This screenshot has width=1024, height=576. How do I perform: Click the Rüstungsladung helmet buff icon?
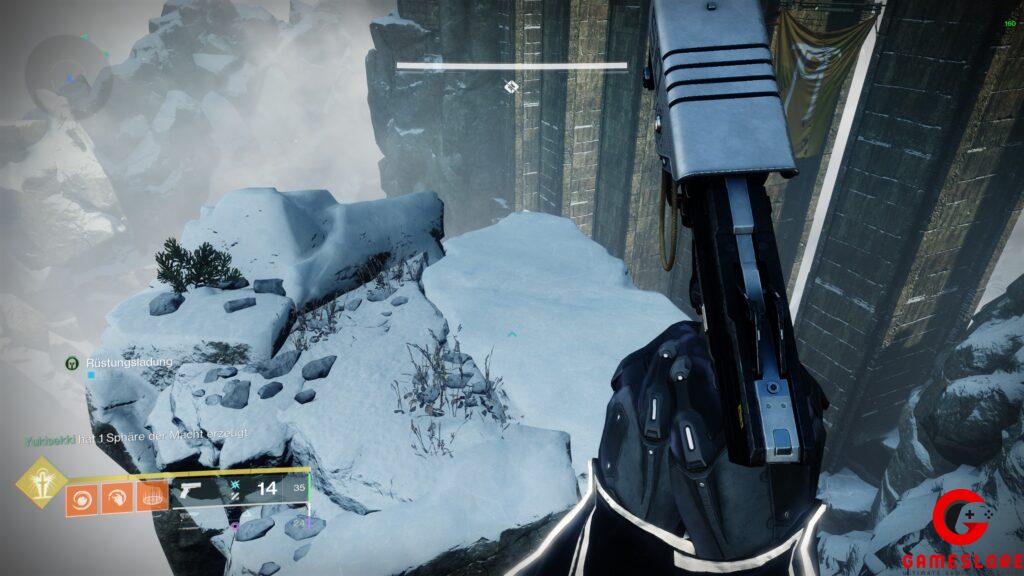(x=72, y=362)
